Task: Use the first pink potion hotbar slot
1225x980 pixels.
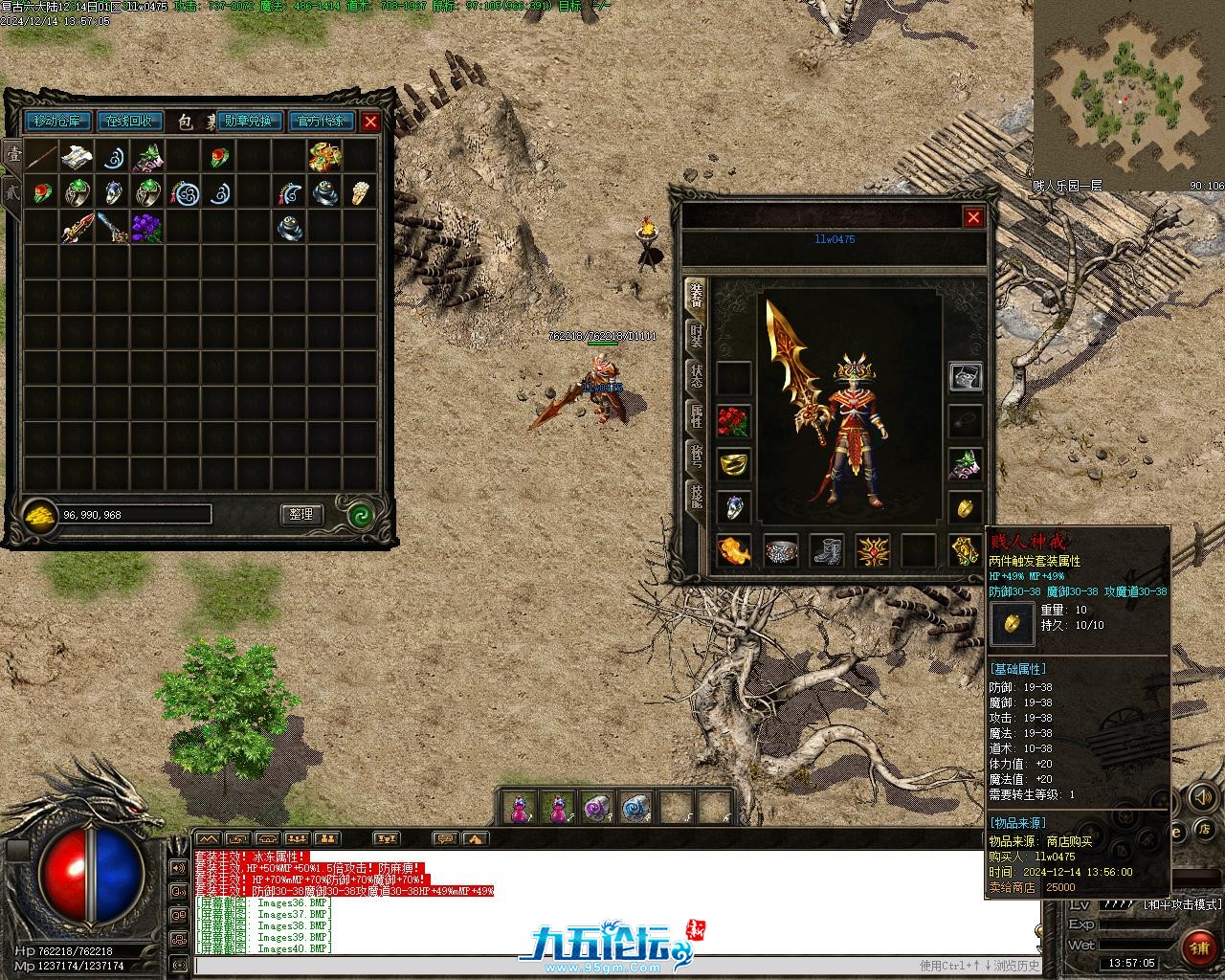Action: click(520, 809)
